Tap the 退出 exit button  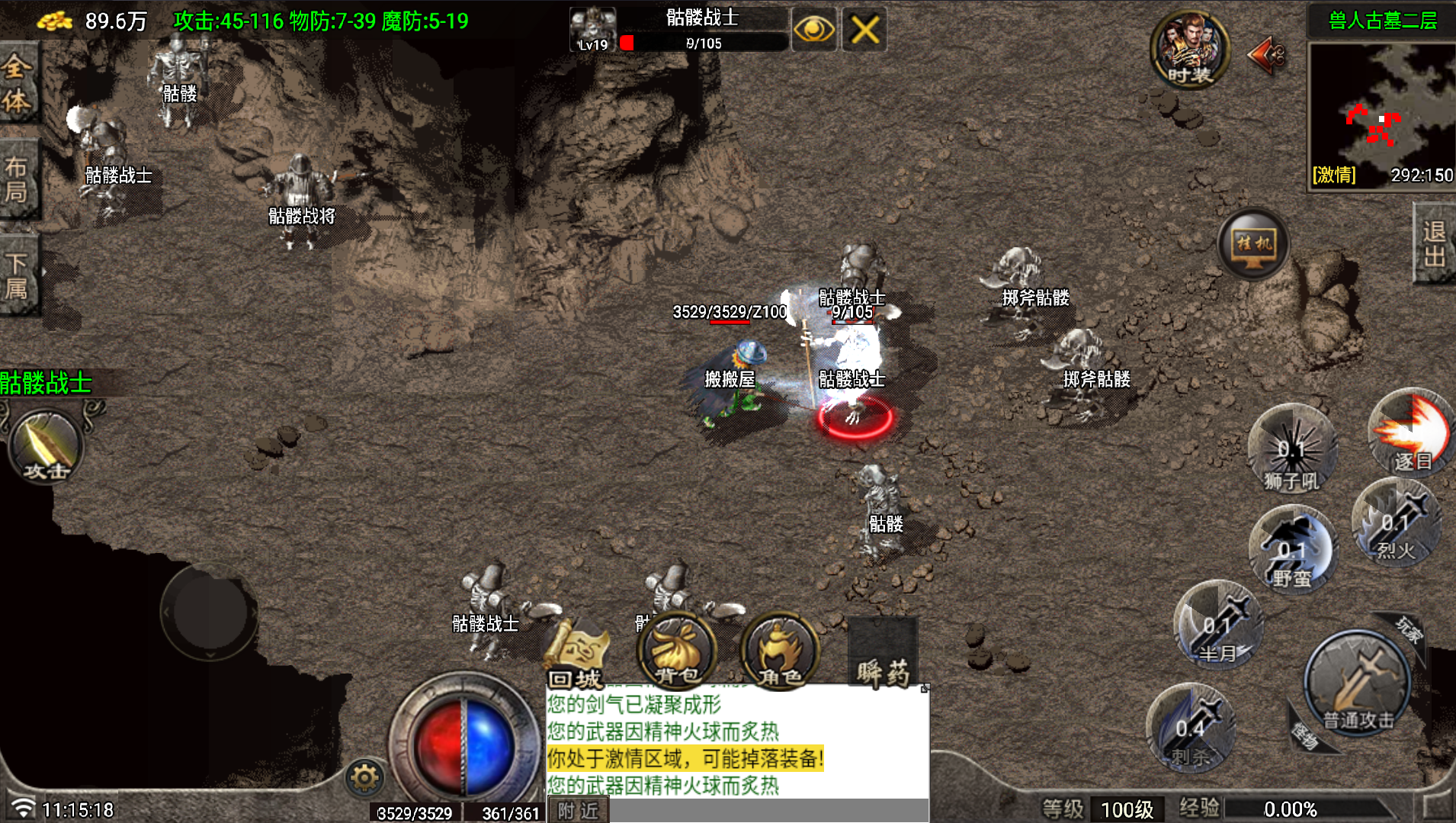(x=1434, y=244)
